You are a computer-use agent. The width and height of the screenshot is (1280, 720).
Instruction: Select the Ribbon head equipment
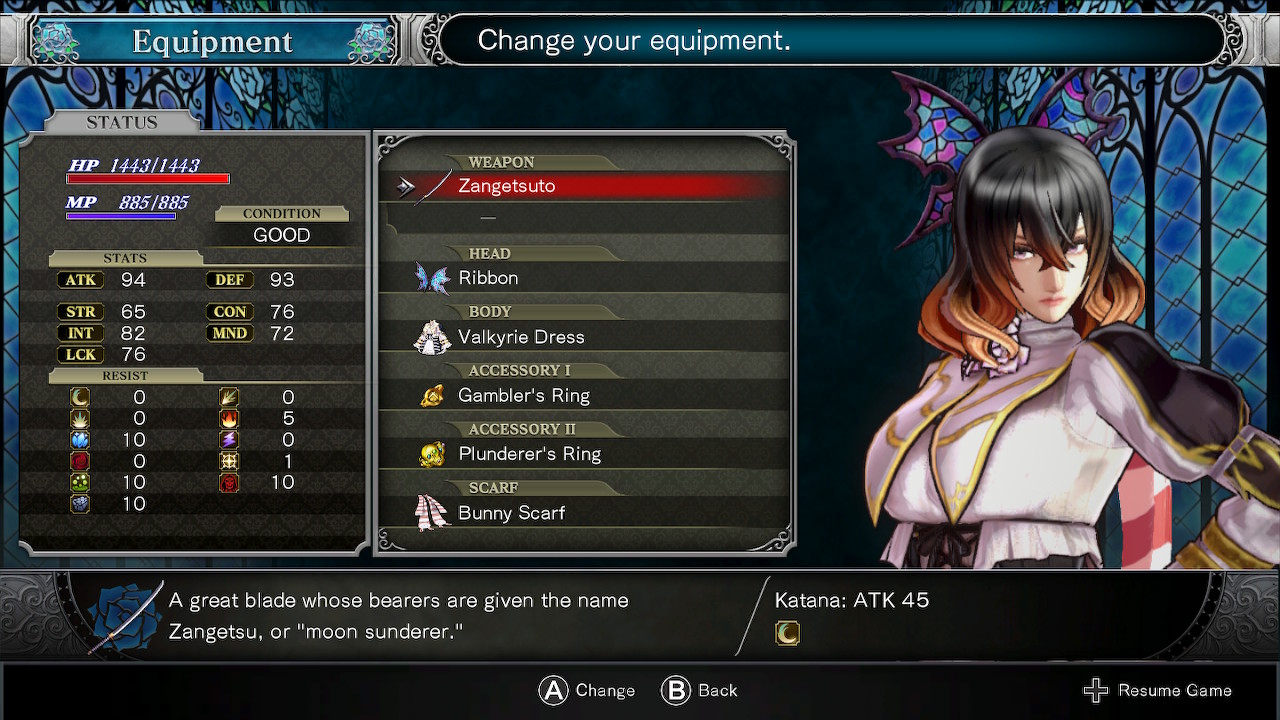click(488, 278)
